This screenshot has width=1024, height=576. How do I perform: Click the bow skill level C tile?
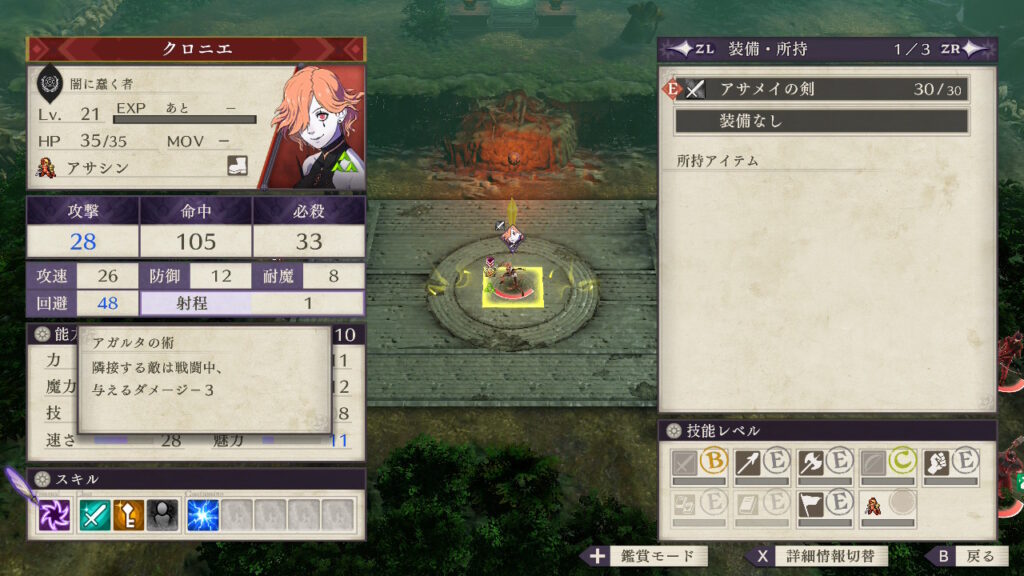pyautogui.click(x=886, y=465)
